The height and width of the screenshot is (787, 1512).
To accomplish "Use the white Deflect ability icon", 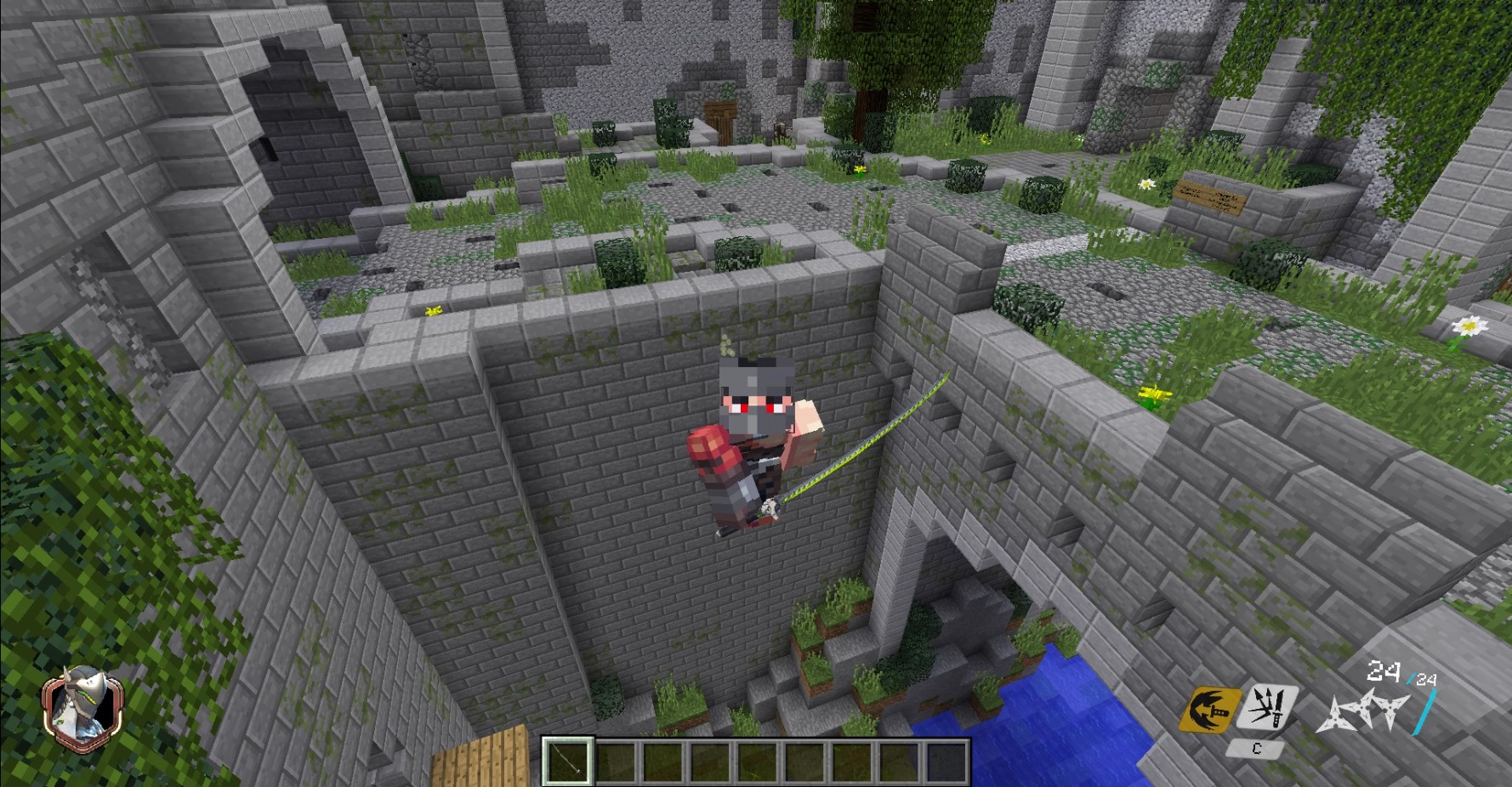I will pos(1265,708).
